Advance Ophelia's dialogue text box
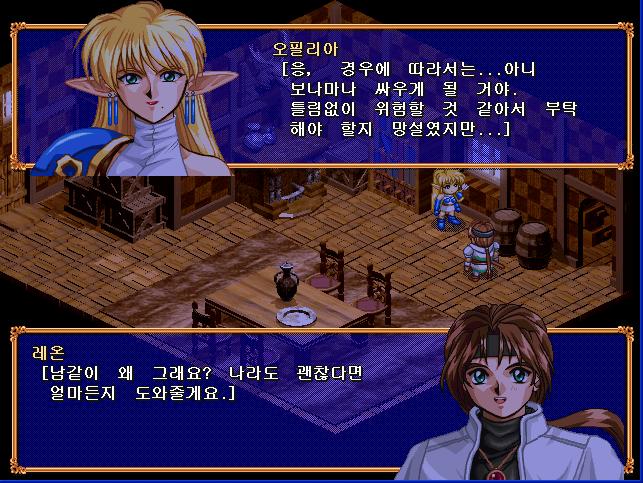The height and width of the screenshot is (483, 643). point(420,100)
